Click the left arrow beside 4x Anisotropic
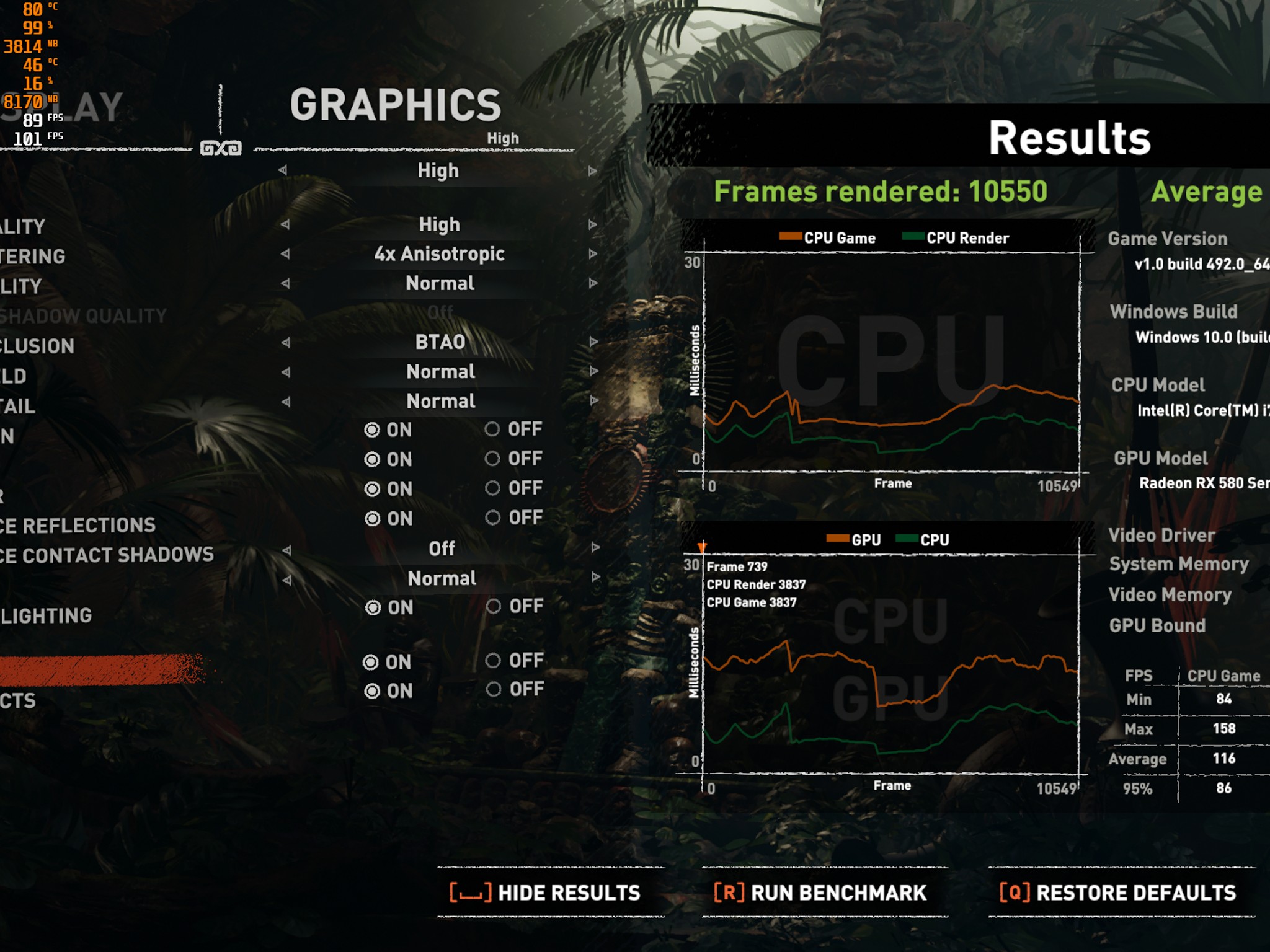Screen dimensions: 1270x952 (x=287, y=253)
